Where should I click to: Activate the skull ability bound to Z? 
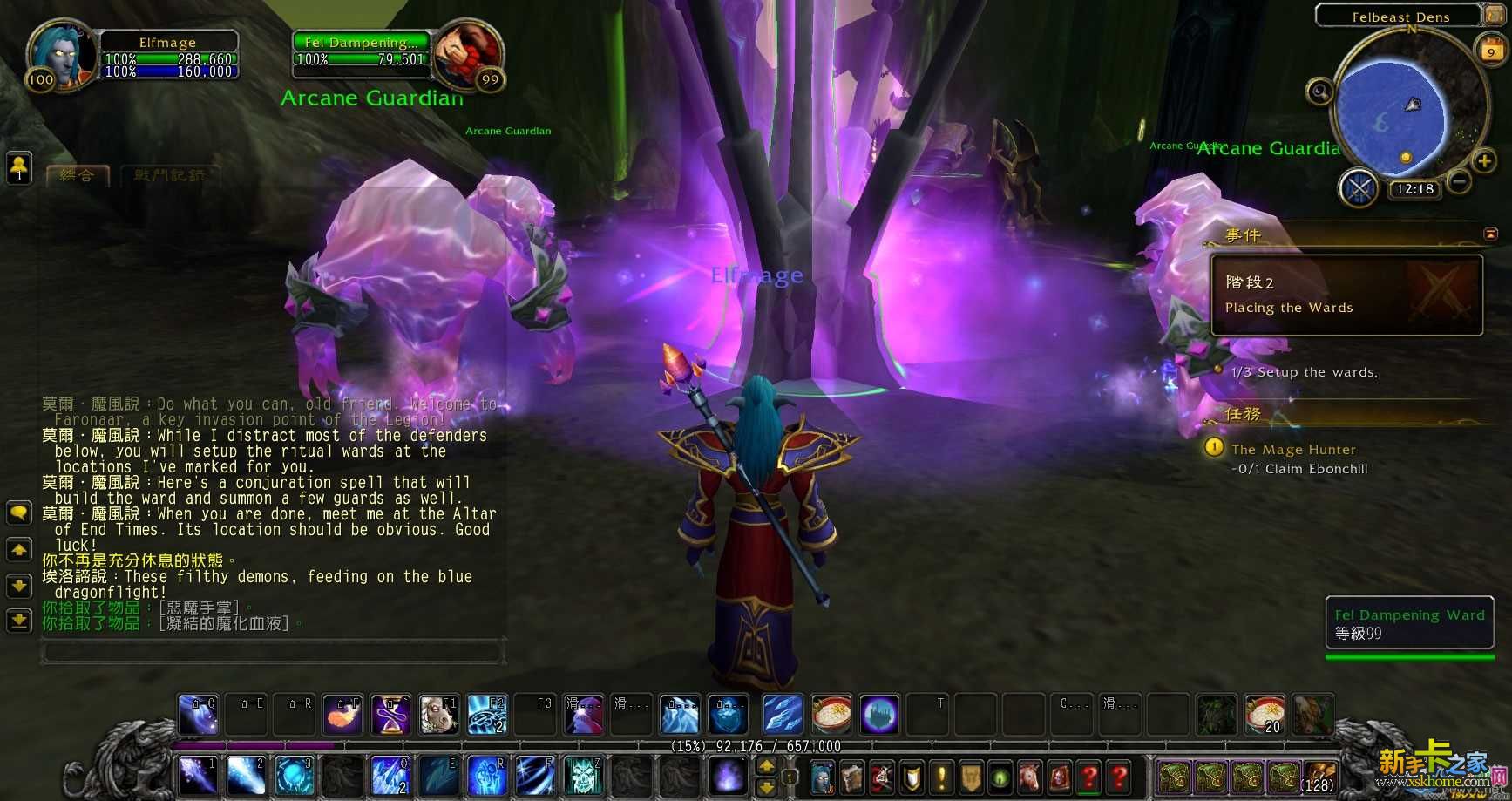[583, 774]
